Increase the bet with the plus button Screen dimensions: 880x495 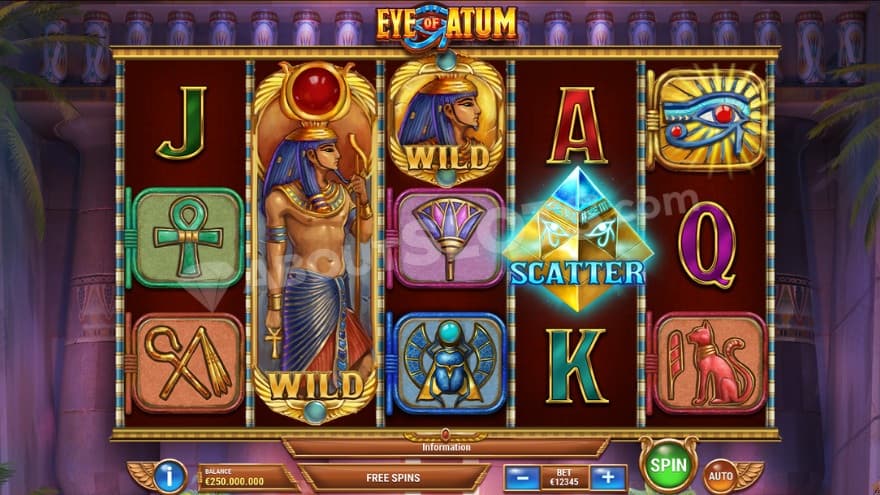coord(607,477)
